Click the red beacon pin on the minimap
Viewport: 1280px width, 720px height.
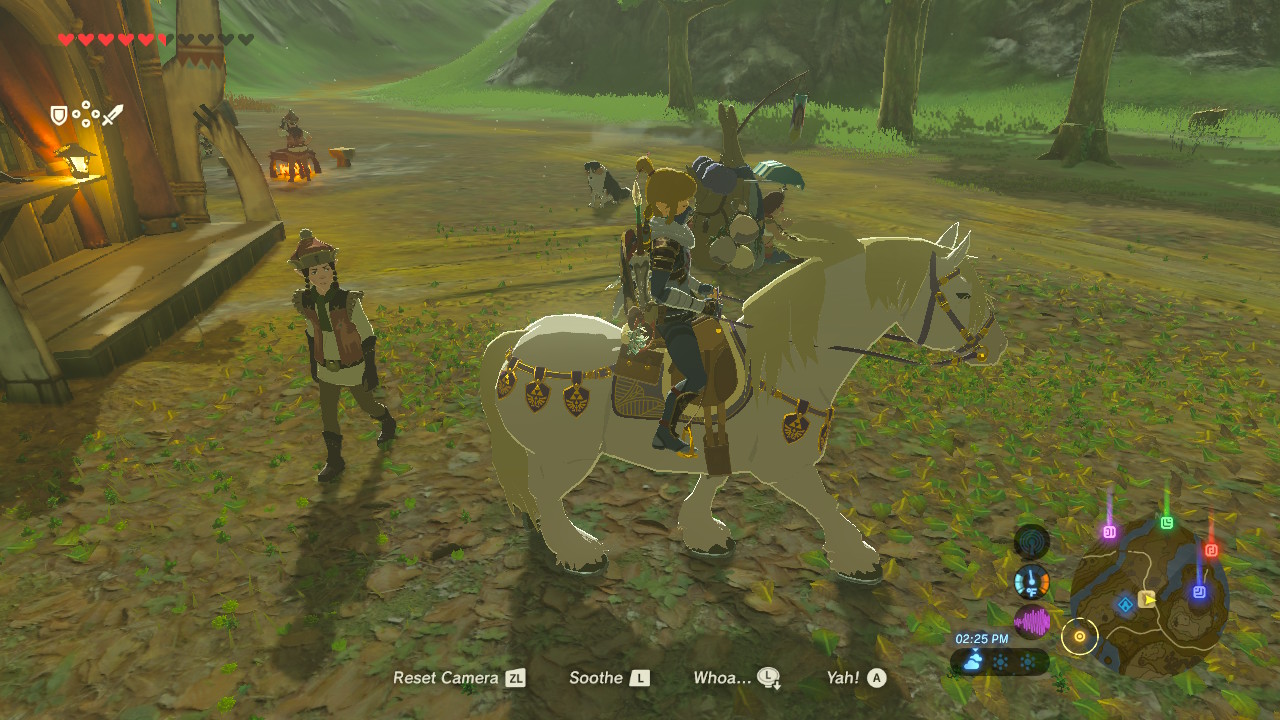[1211, 550]
